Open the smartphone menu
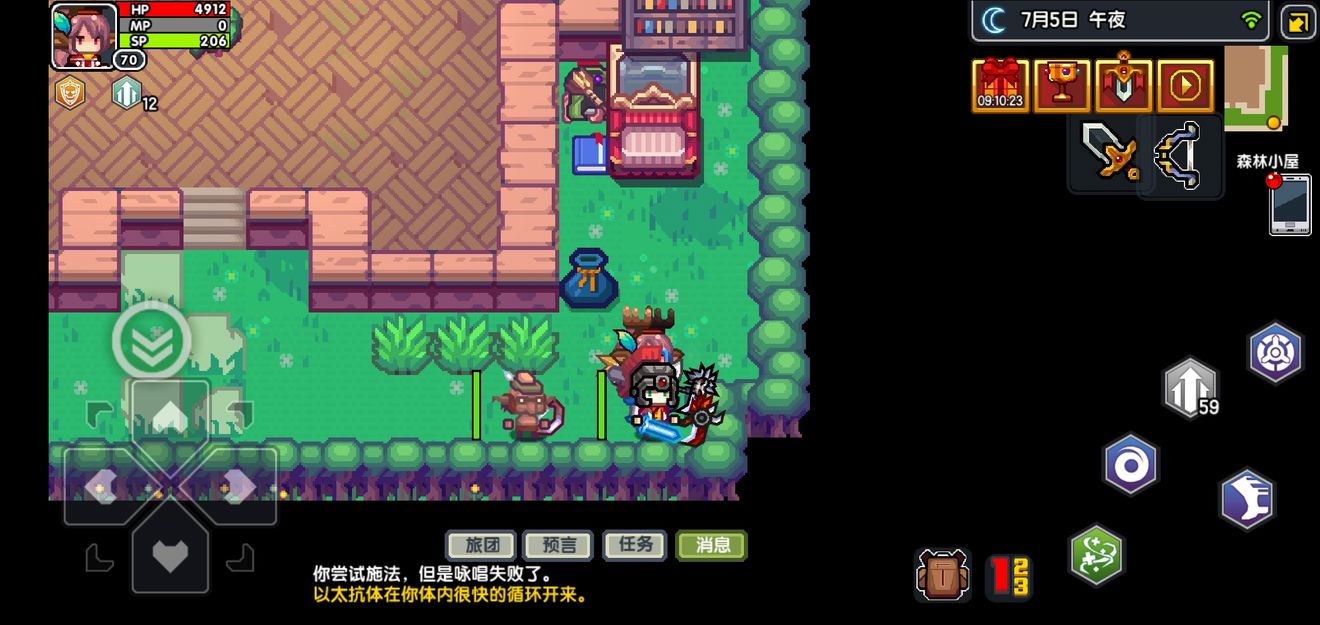The image size is (1320, 625). click(1290, 205)
